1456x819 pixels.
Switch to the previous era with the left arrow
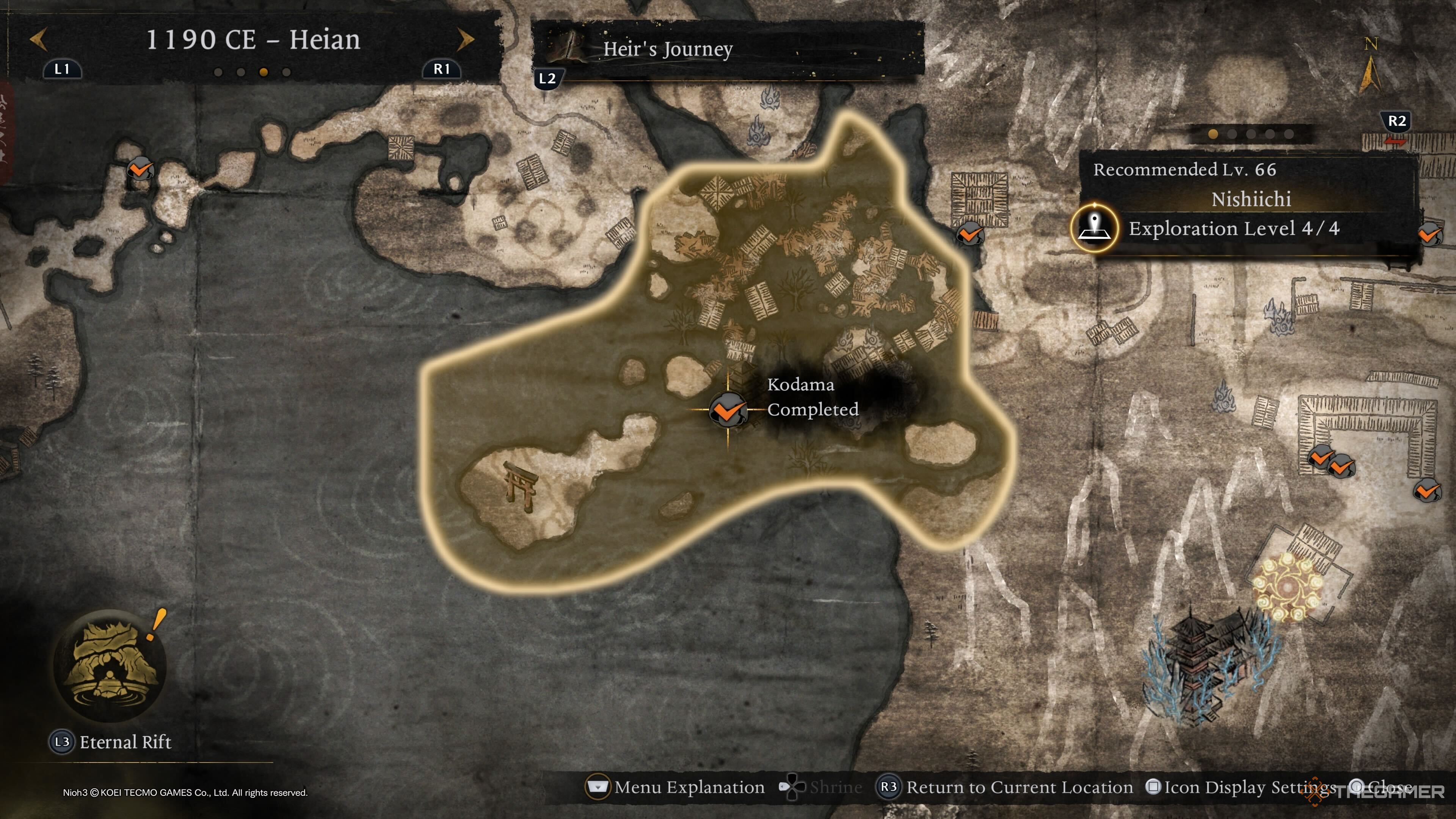[38, 39]
